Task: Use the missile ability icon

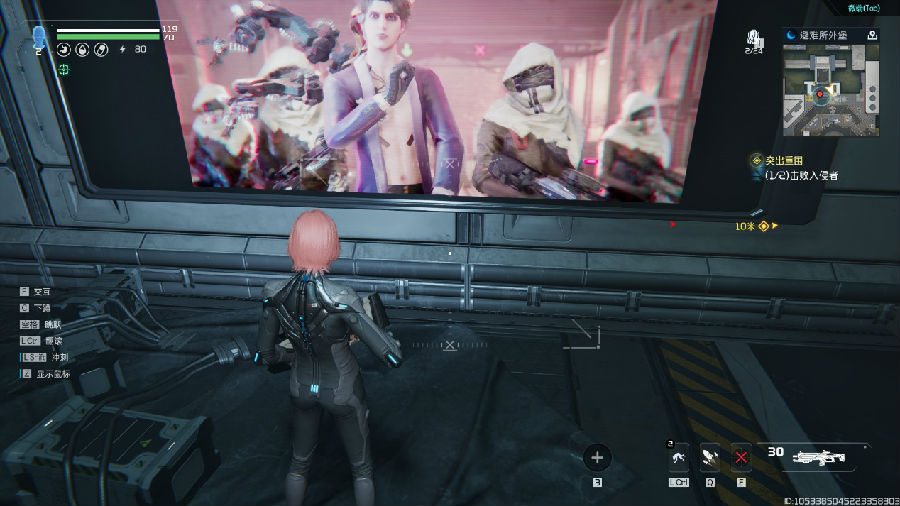Action: coord(710,457)
